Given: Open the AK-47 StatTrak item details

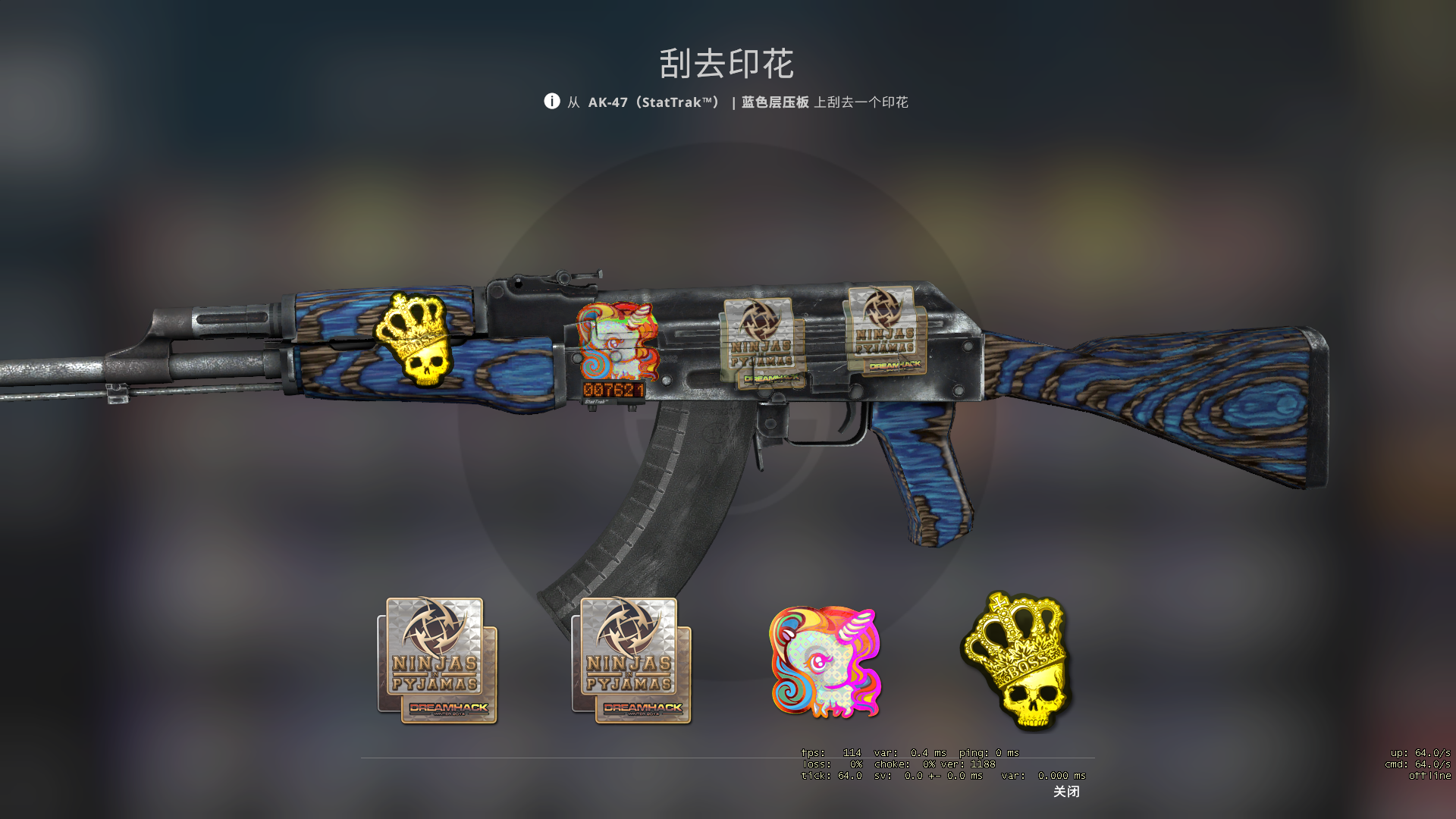Looking at the screenshot, I should point(654,101).
